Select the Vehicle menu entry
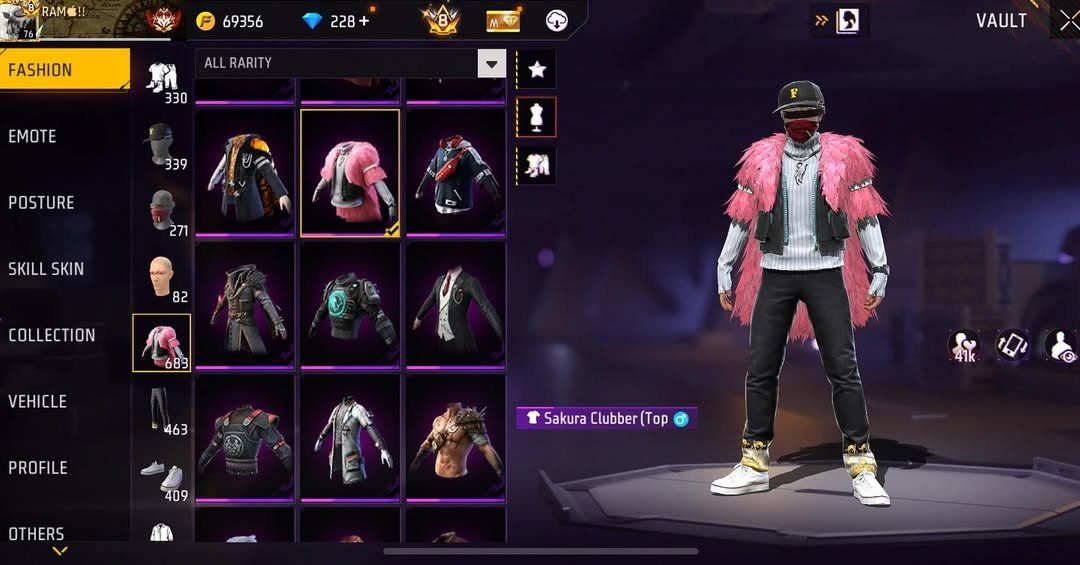 [x=38, y=401]
